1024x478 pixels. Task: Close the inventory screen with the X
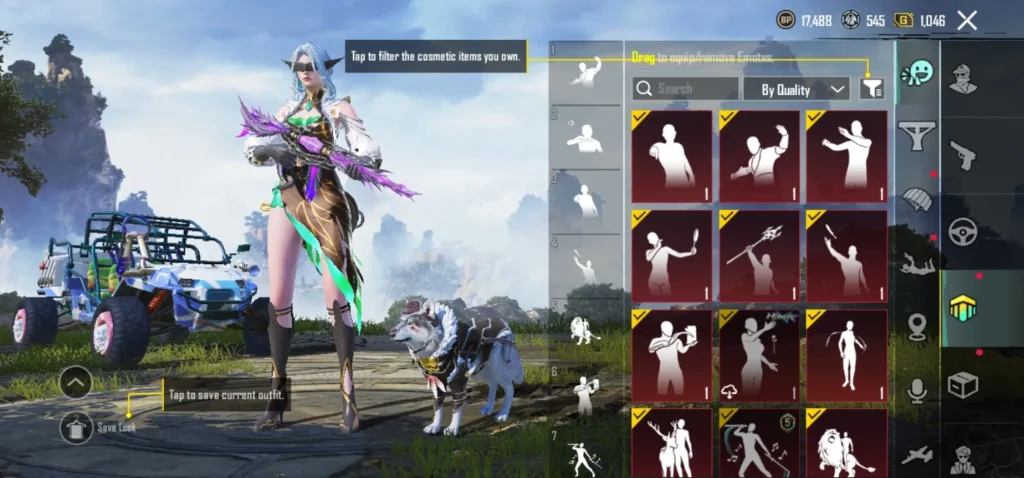click(967, 20)
